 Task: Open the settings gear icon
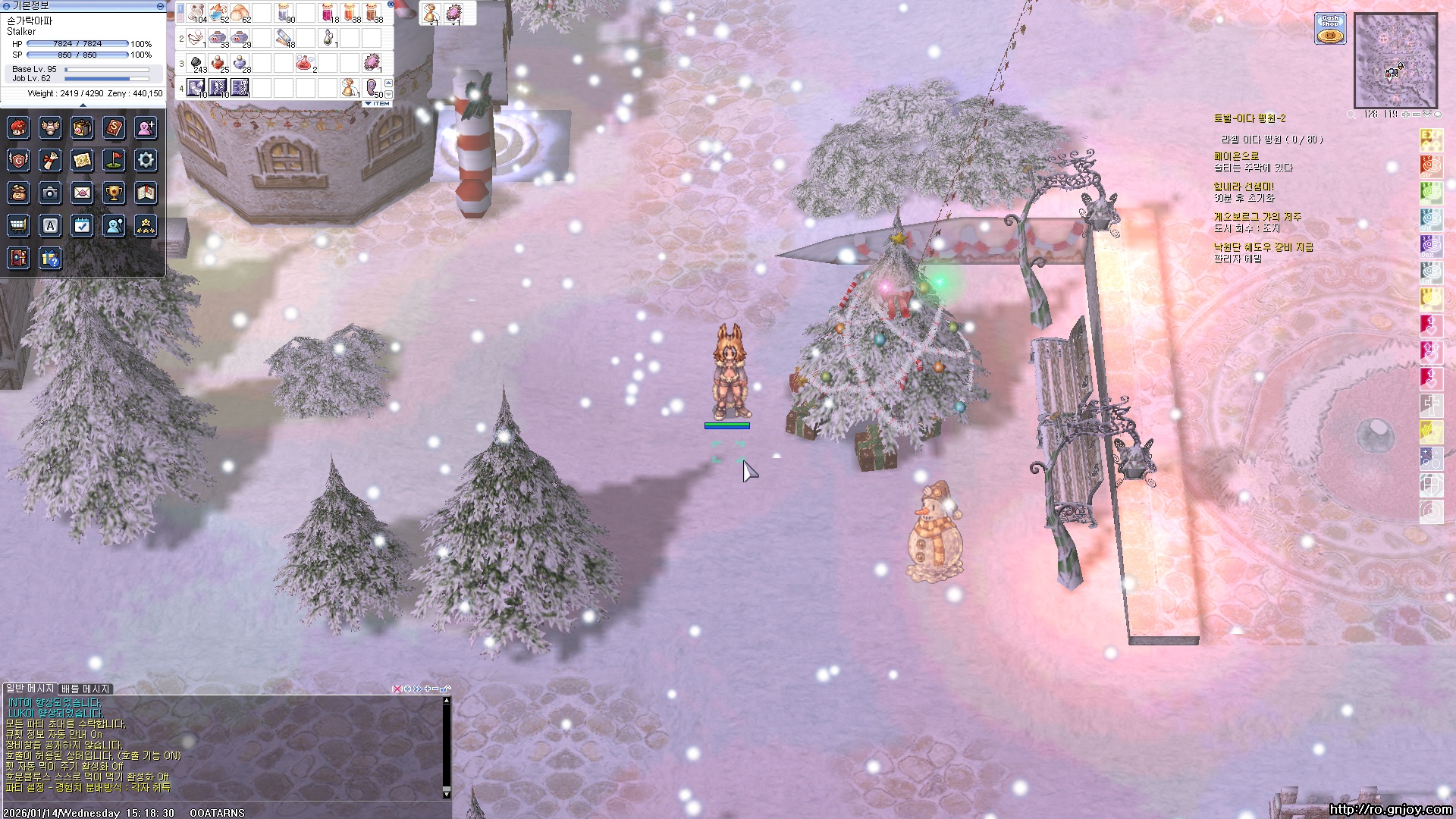(x=146, y=160)
